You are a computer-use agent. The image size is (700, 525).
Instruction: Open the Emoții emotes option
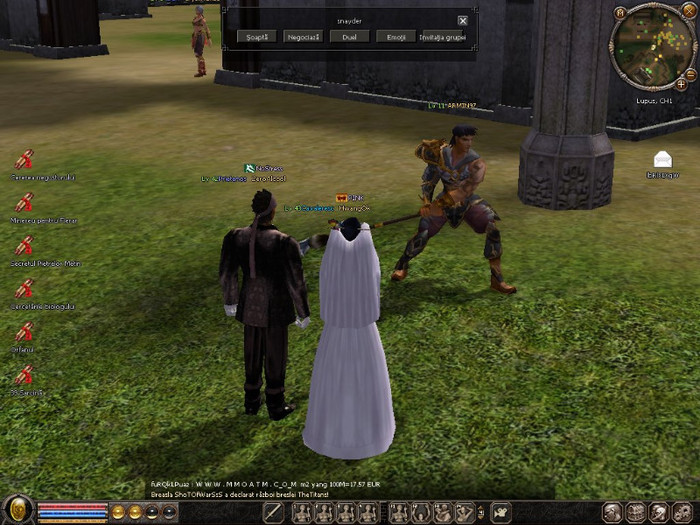(x=395, y=37)
